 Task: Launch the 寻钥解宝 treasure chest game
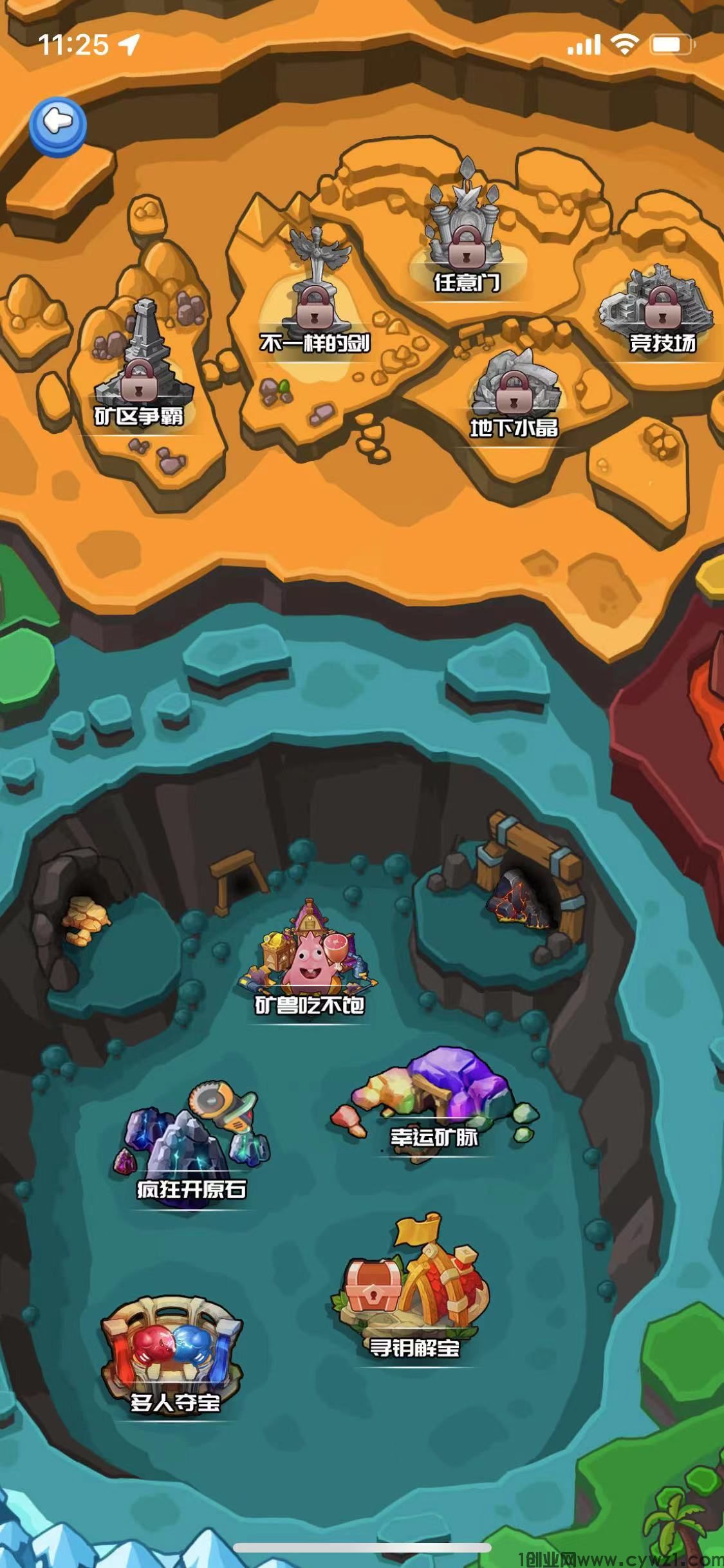pyautogui.click(x=411, y=1294)
